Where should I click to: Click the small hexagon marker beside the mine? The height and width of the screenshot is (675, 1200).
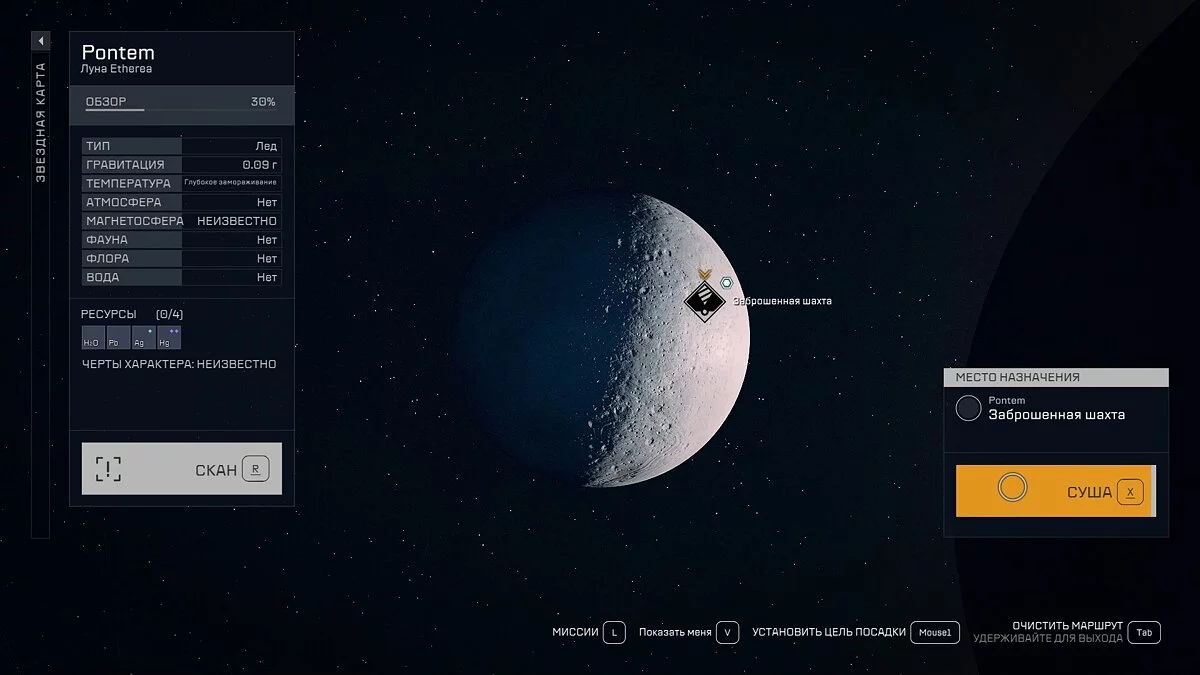(727, 284)
